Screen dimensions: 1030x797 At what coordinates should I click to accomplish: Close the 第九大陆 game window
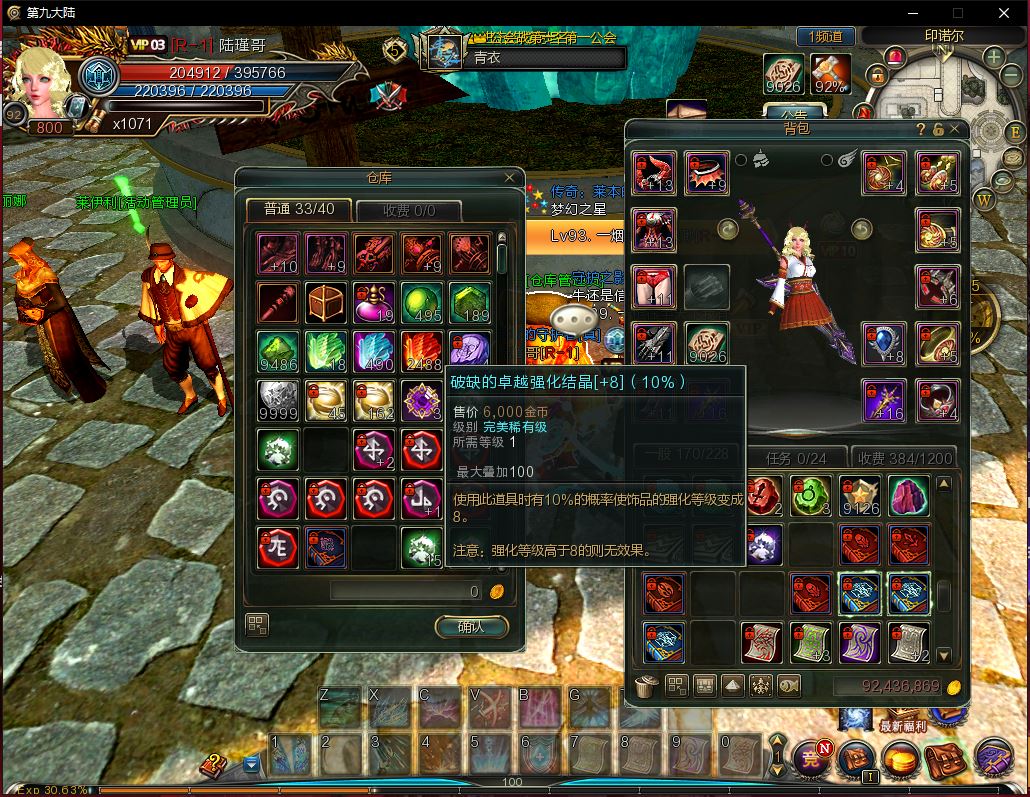pyautogui.click(x=1005, y=13)
